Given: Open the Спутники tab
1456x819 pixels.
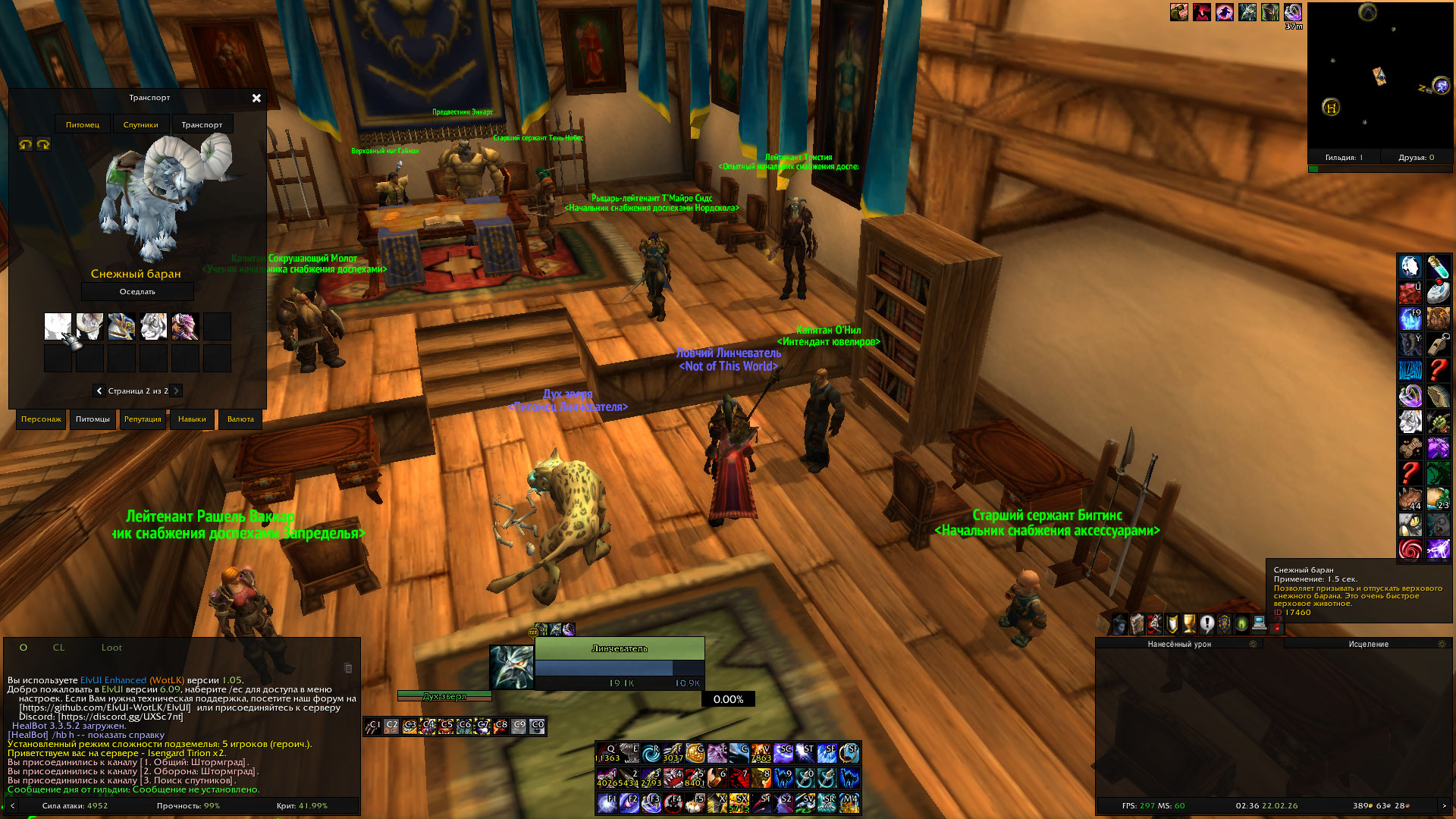Looking at the screenshot, I should pyautogui.click(x=141, y=124).
